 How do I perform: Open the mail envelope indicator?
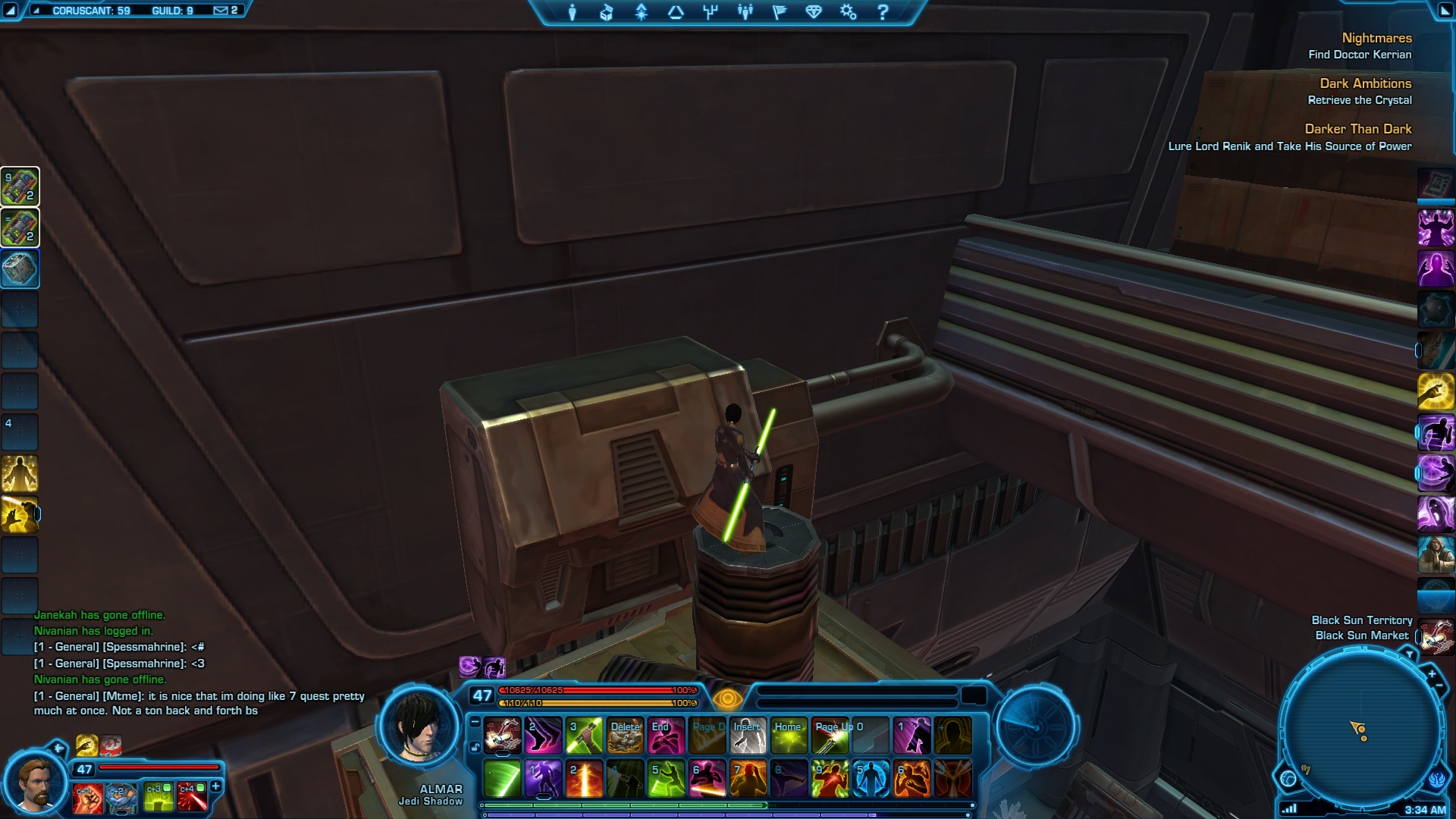pos(221,11)
